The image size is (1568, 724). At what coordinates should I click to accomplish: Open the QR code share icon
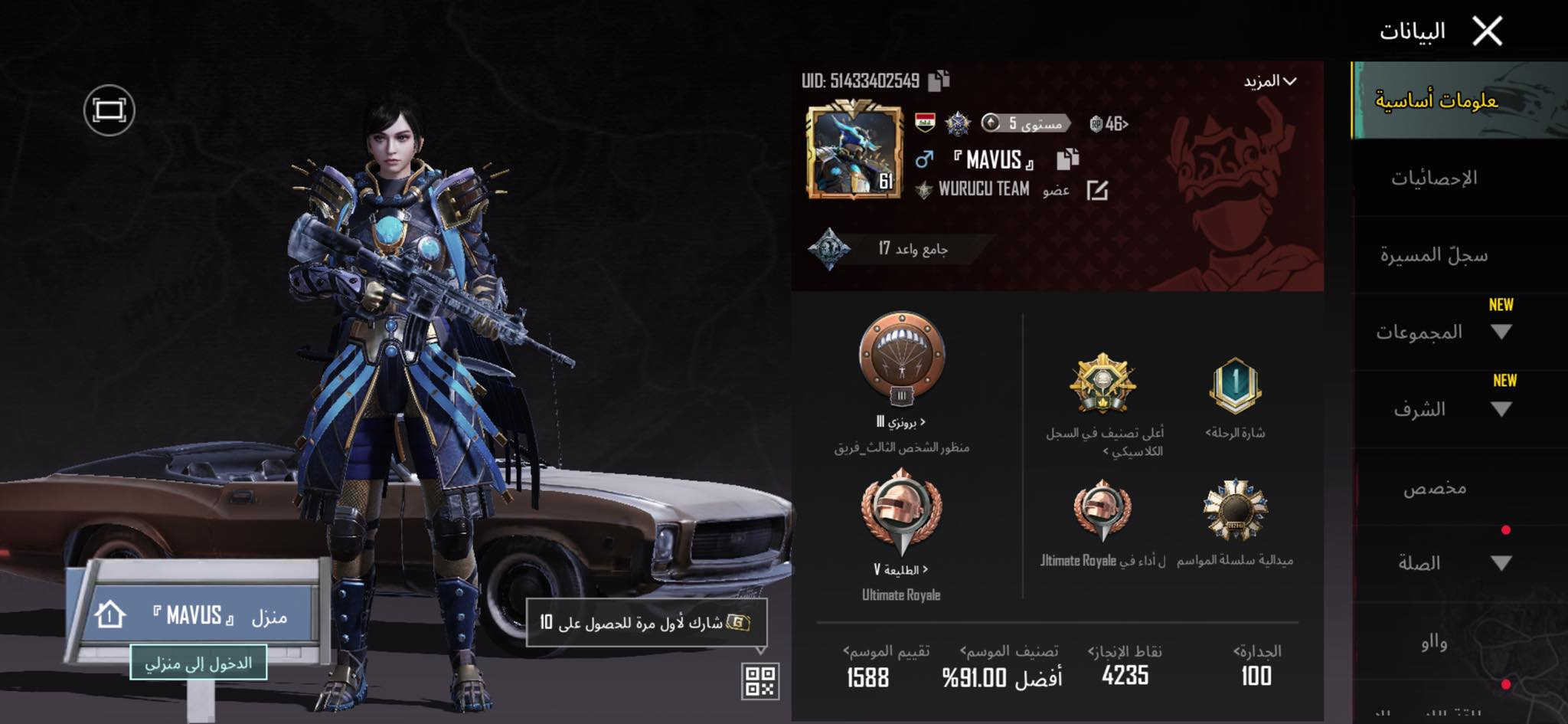pos(759,680)
